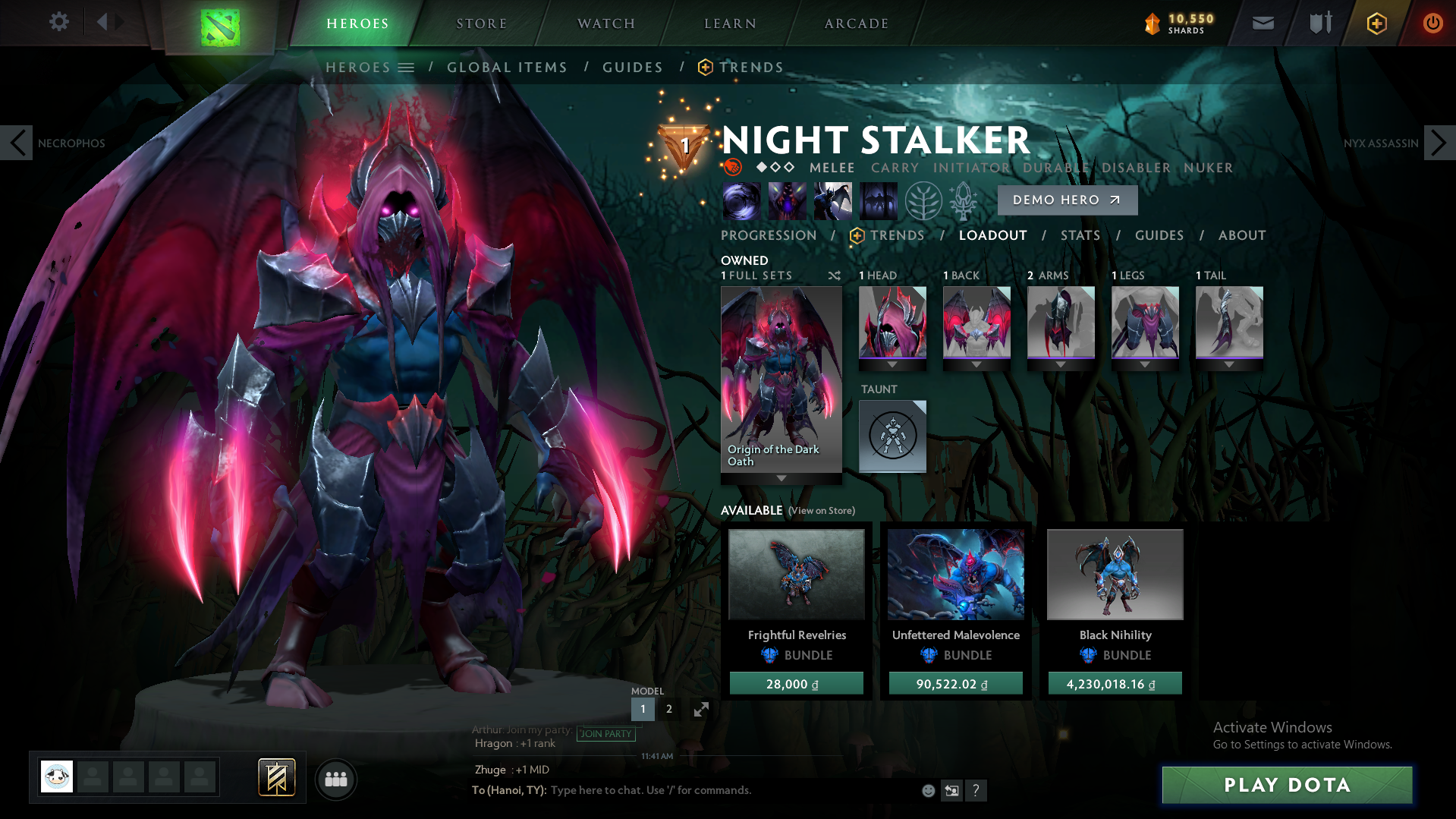Select the Dark Ascension ability icon

(878, 201)
